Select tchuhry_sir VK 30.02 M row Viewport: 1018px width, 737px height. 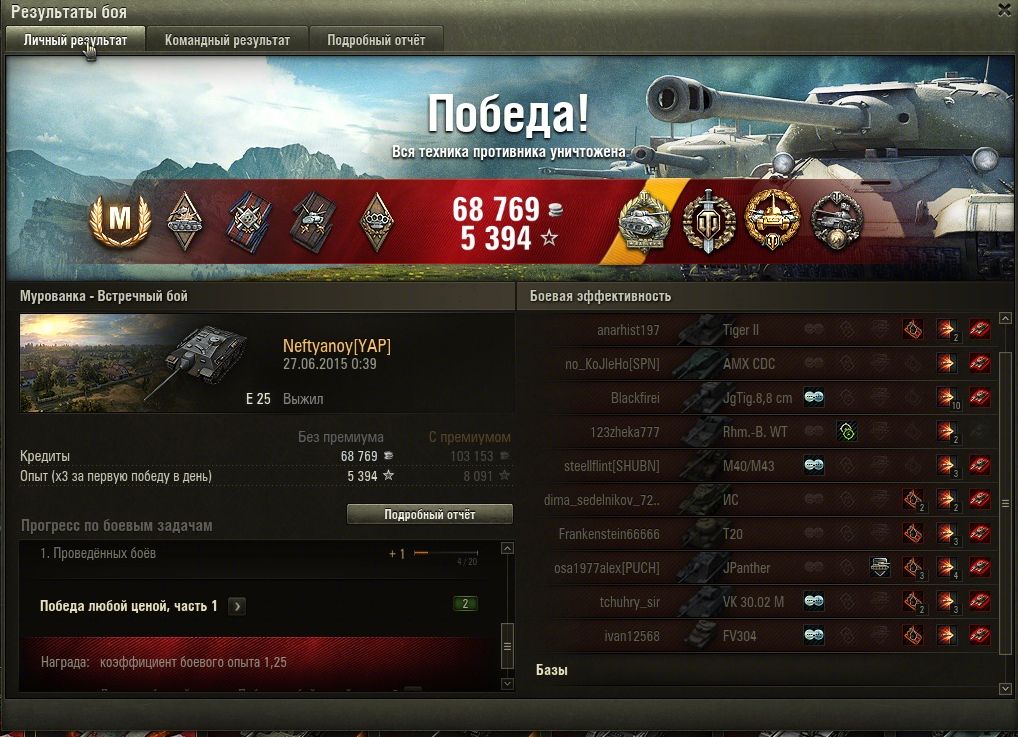760,602
